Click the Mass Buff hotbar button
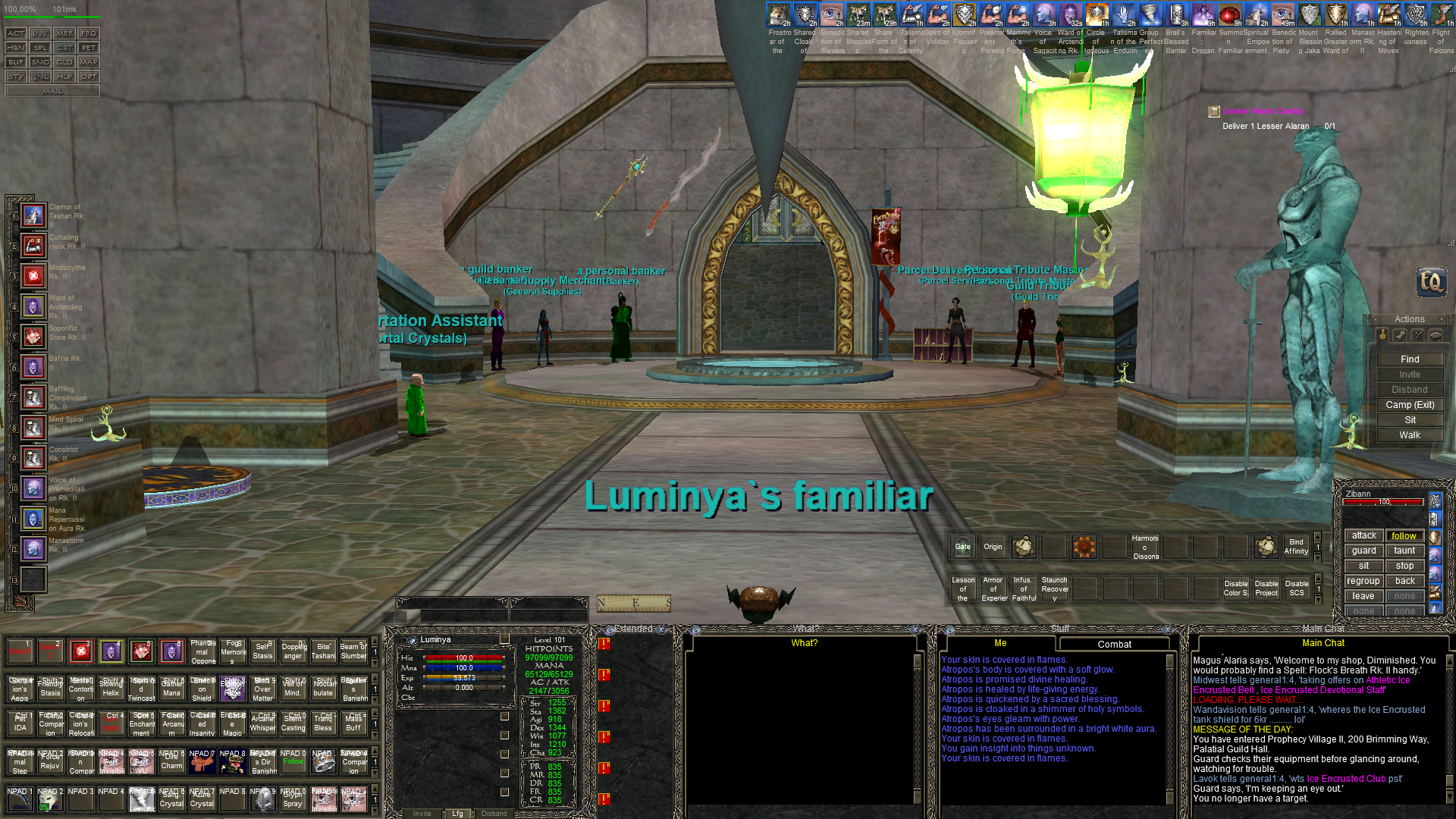The width and height of the screenshot is (1456, 819). click(353, 723)
